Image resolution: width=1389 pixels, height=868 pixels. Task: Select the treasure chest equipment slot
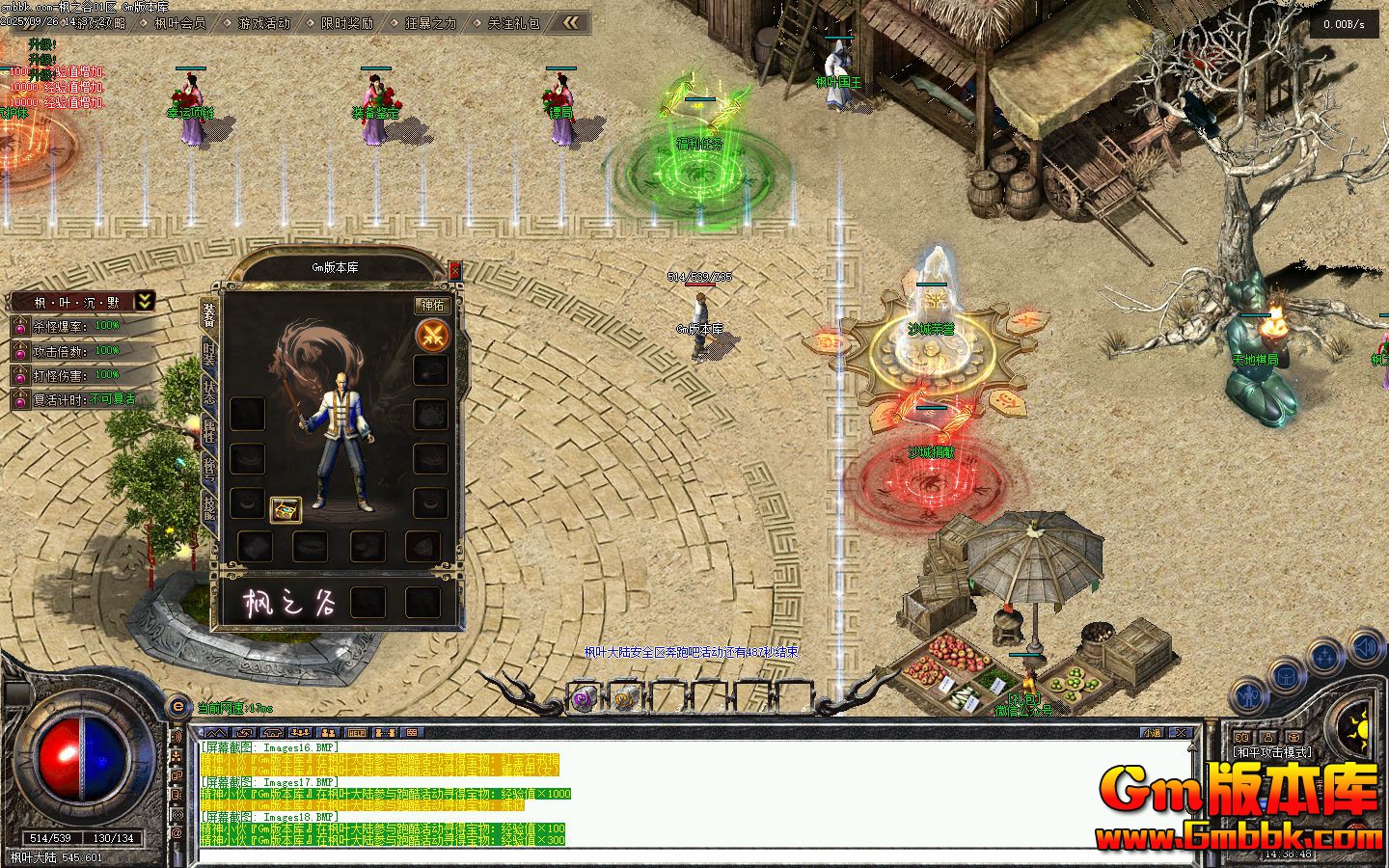pyautogui.click(x=286, y=508)
